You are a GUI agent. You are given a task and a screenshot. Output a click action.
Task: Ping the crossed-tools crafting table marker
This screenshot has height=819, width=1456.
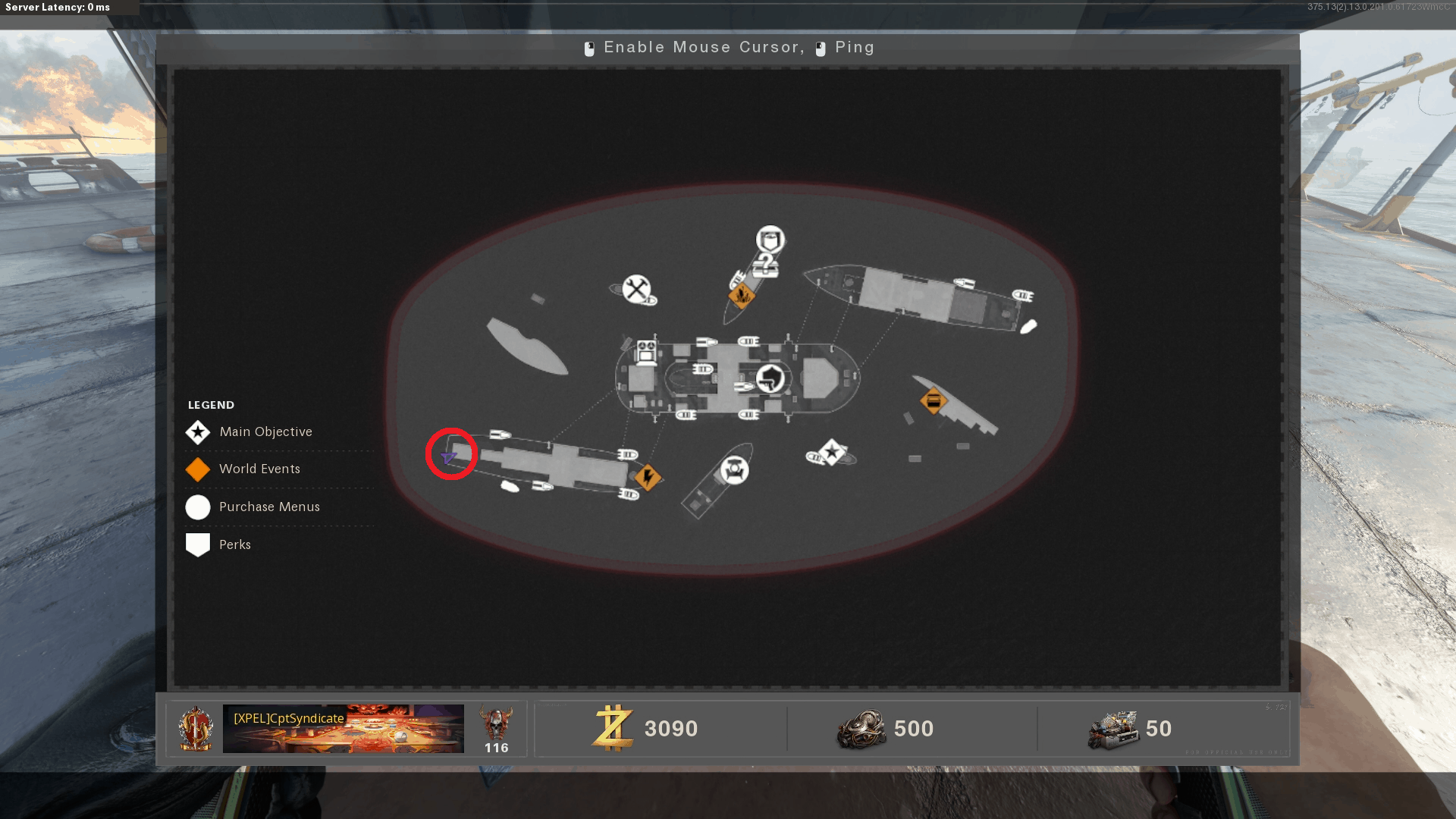(x=636, y=288)
